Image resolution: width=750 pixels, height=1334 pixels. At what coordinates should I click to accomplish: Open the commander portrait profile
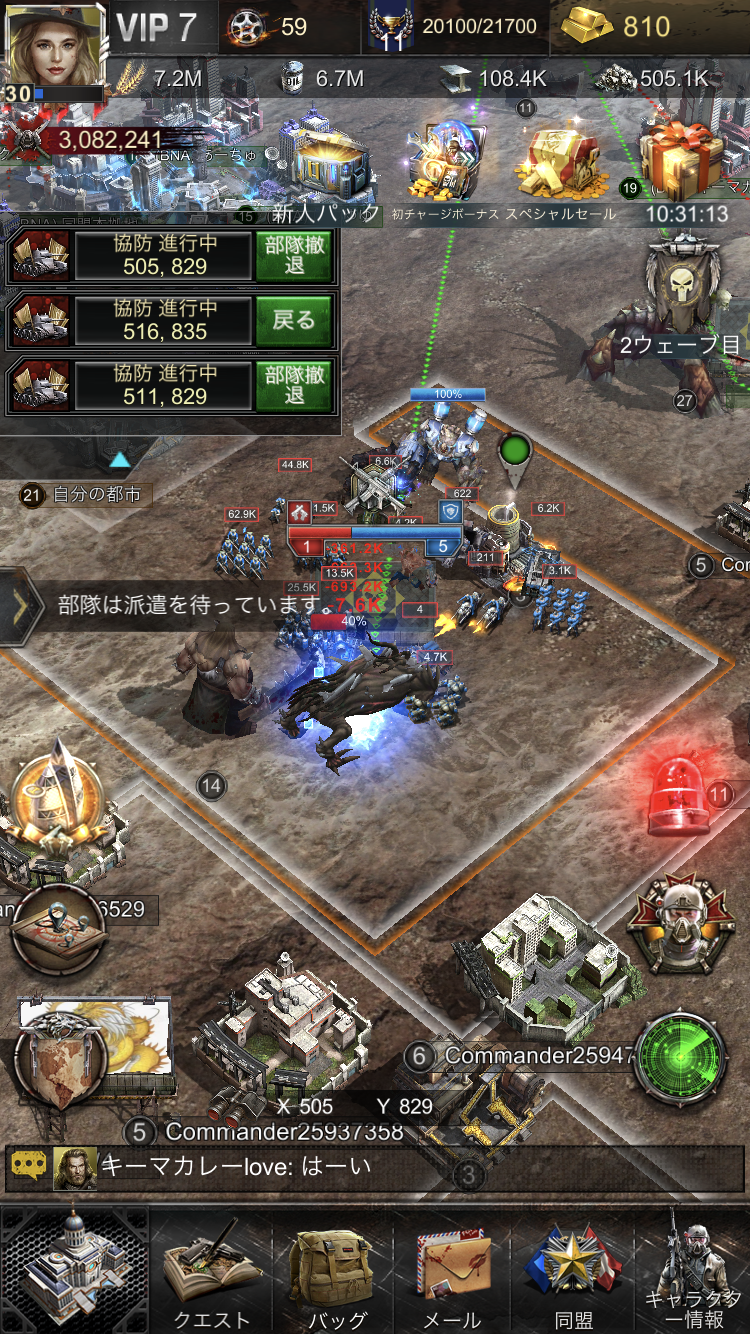[55, 48]
